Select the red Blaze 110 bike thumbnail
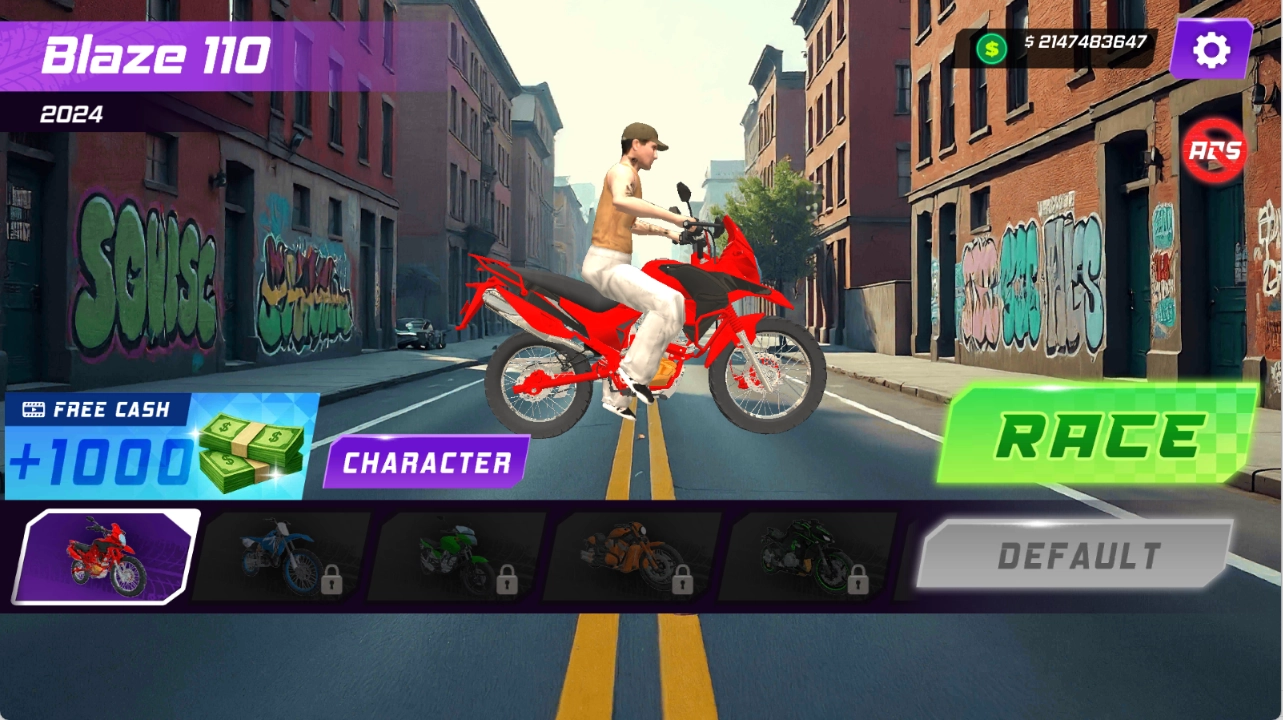The height and width of the screenshot is (720, 1283). 106,556
